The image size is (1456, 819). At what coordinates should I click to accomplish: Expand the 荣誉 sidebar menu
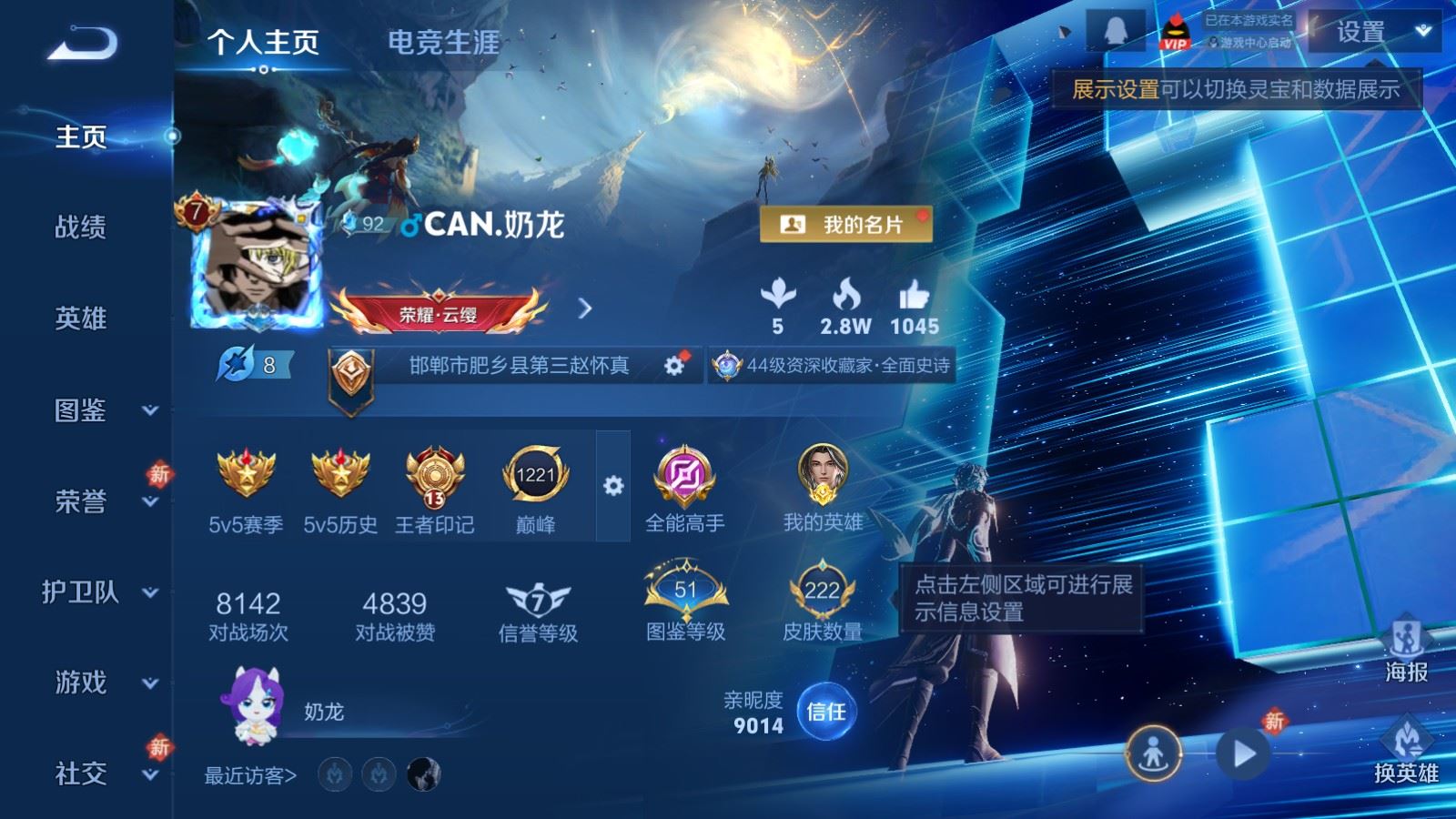80,502
